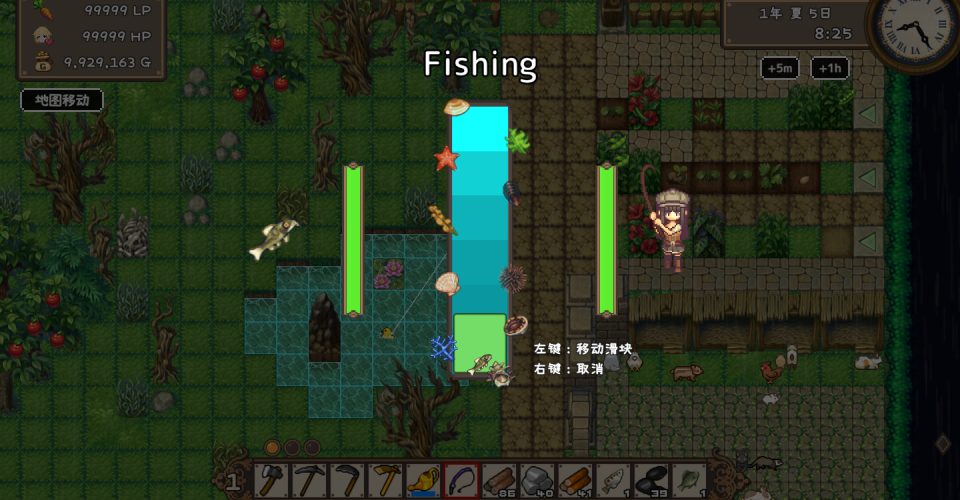Pick the lumber stack of 41
This screenshot has width=960, height=500.
[575, 480]
